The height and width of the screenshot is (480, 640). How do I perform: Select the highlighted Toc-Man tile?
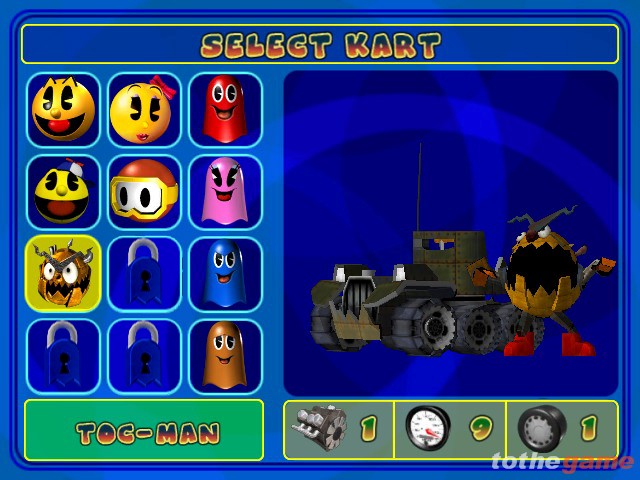[63, 273]
